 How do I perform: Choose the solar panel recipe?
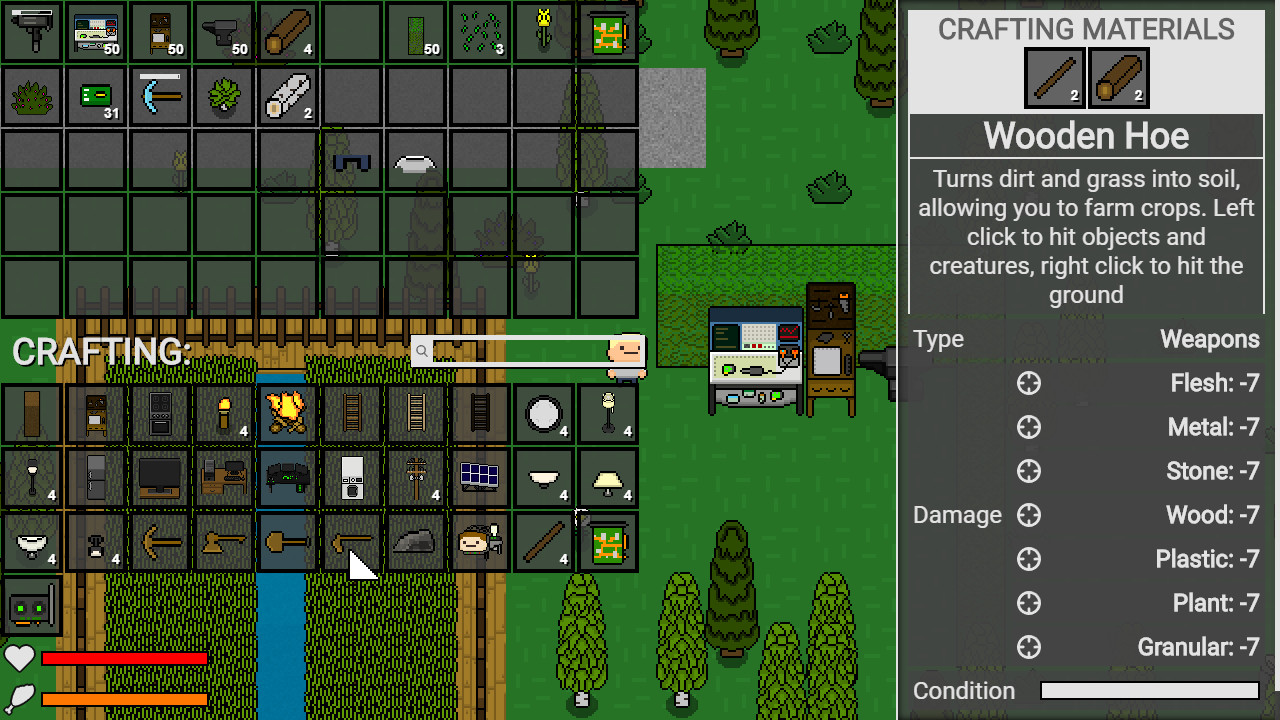pos(479,478)
